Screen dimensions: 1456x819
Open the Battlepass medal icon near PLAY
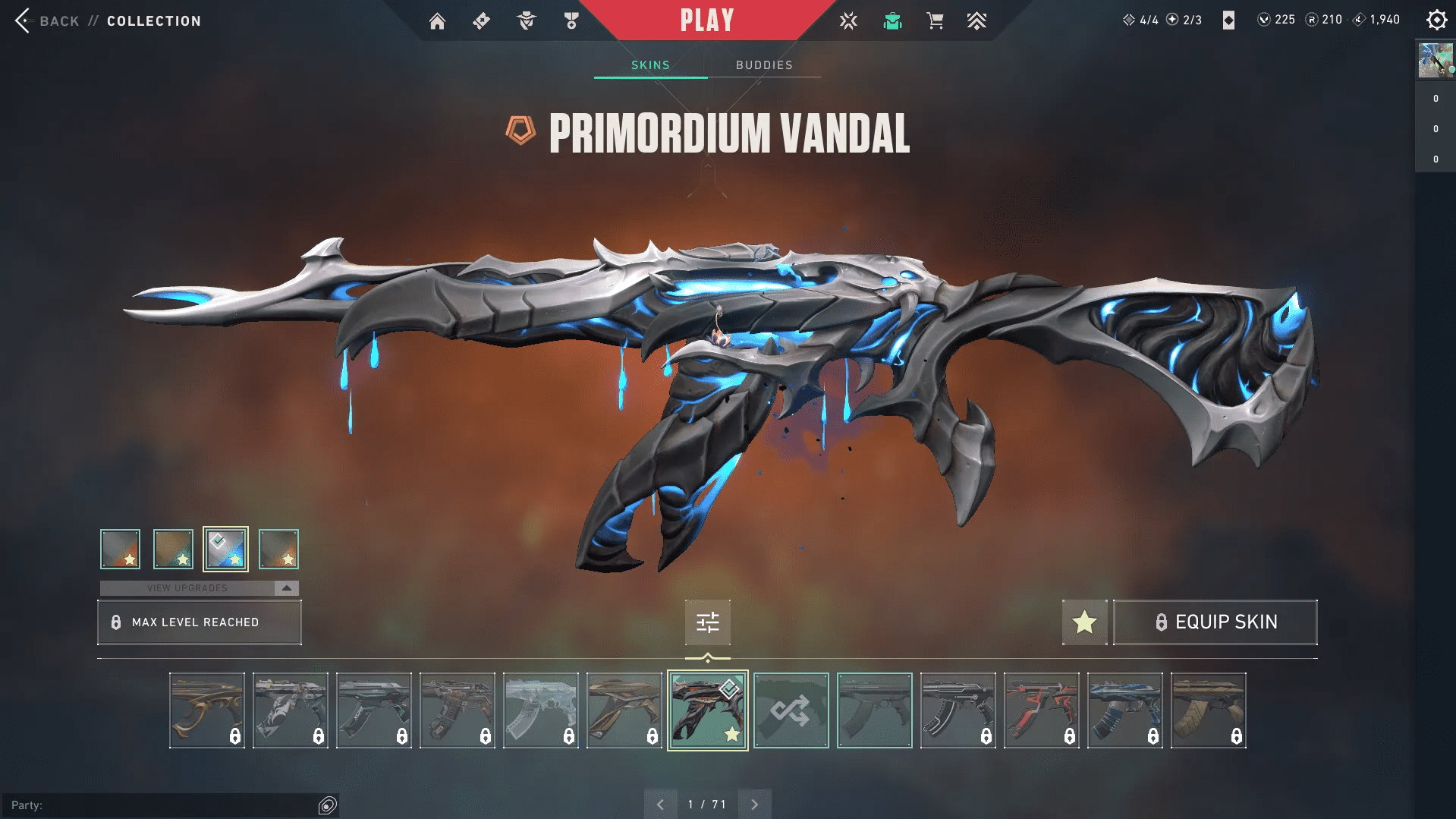[571, 20]
